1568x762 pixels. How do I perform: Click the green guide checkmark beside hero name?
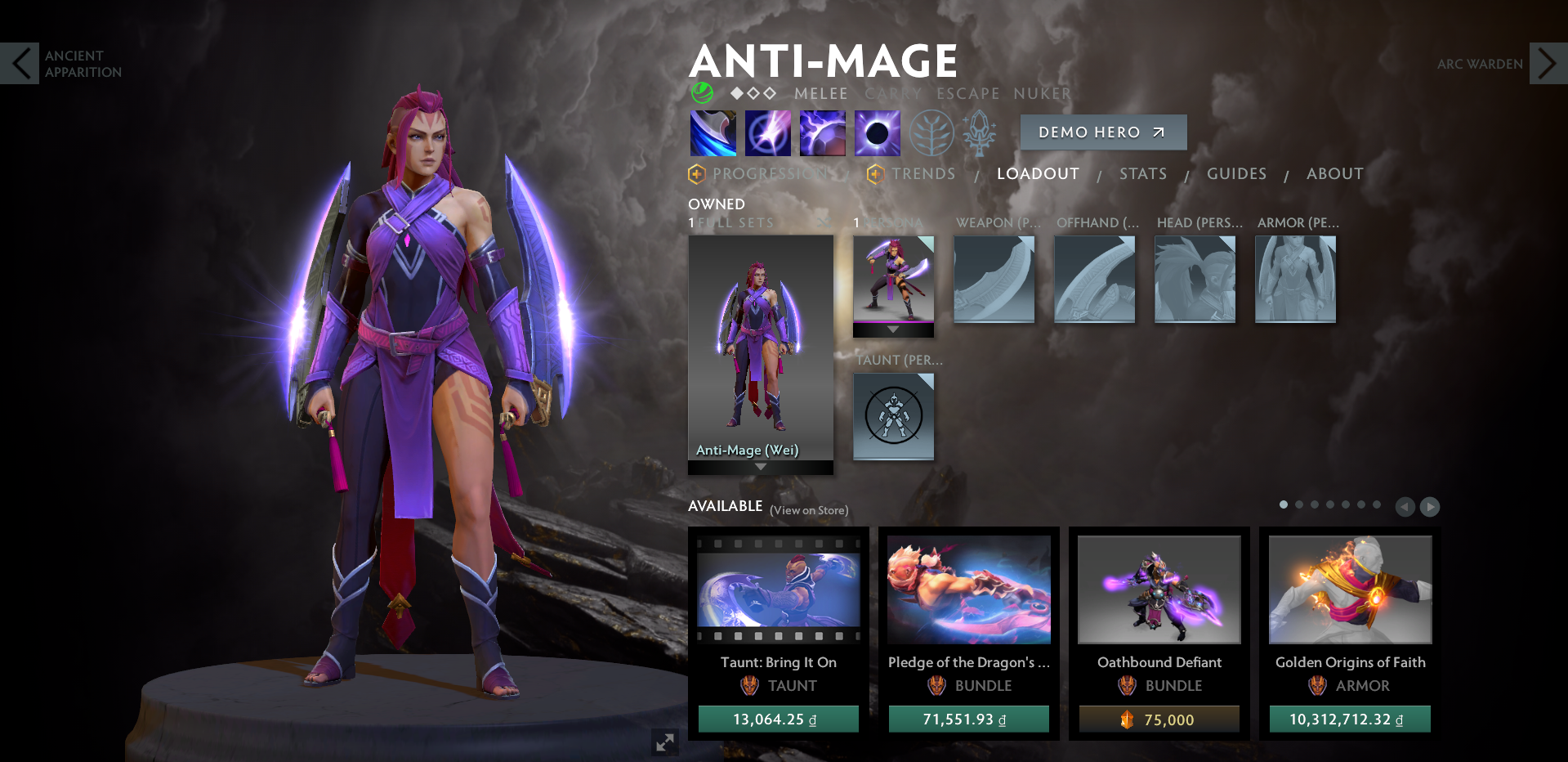coord(703,92)
